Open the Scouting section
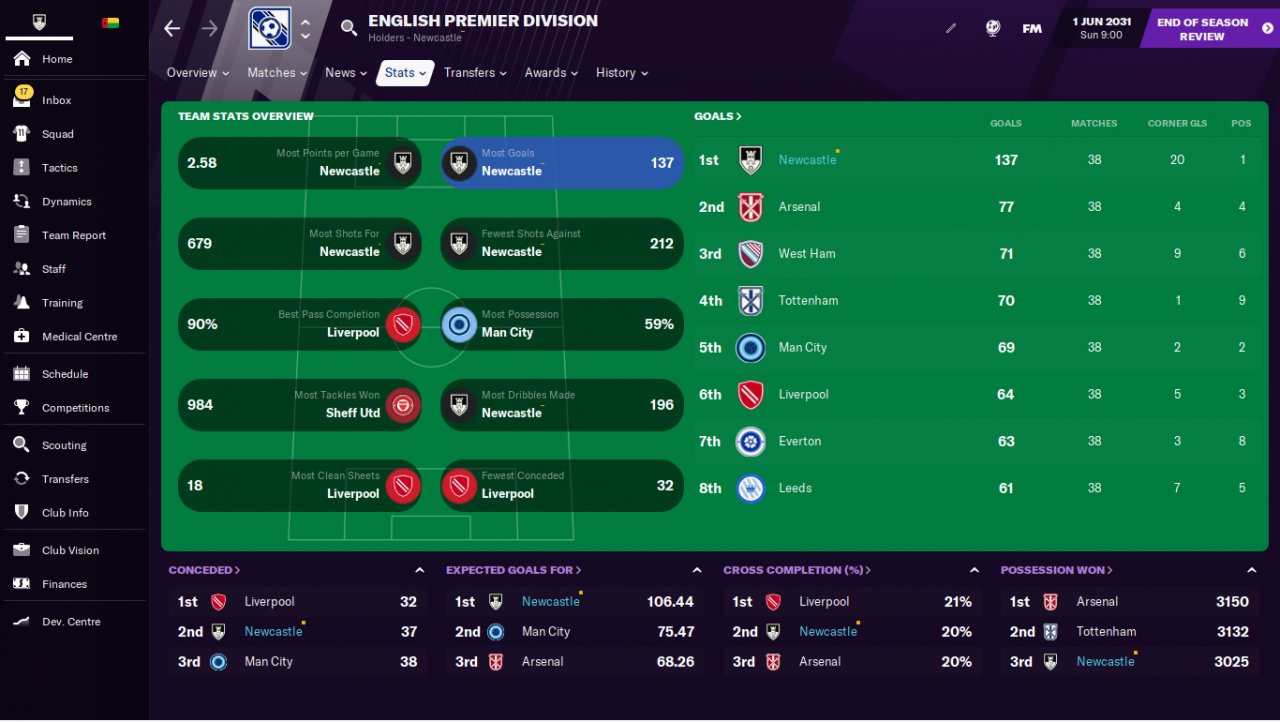 (64, 445)
